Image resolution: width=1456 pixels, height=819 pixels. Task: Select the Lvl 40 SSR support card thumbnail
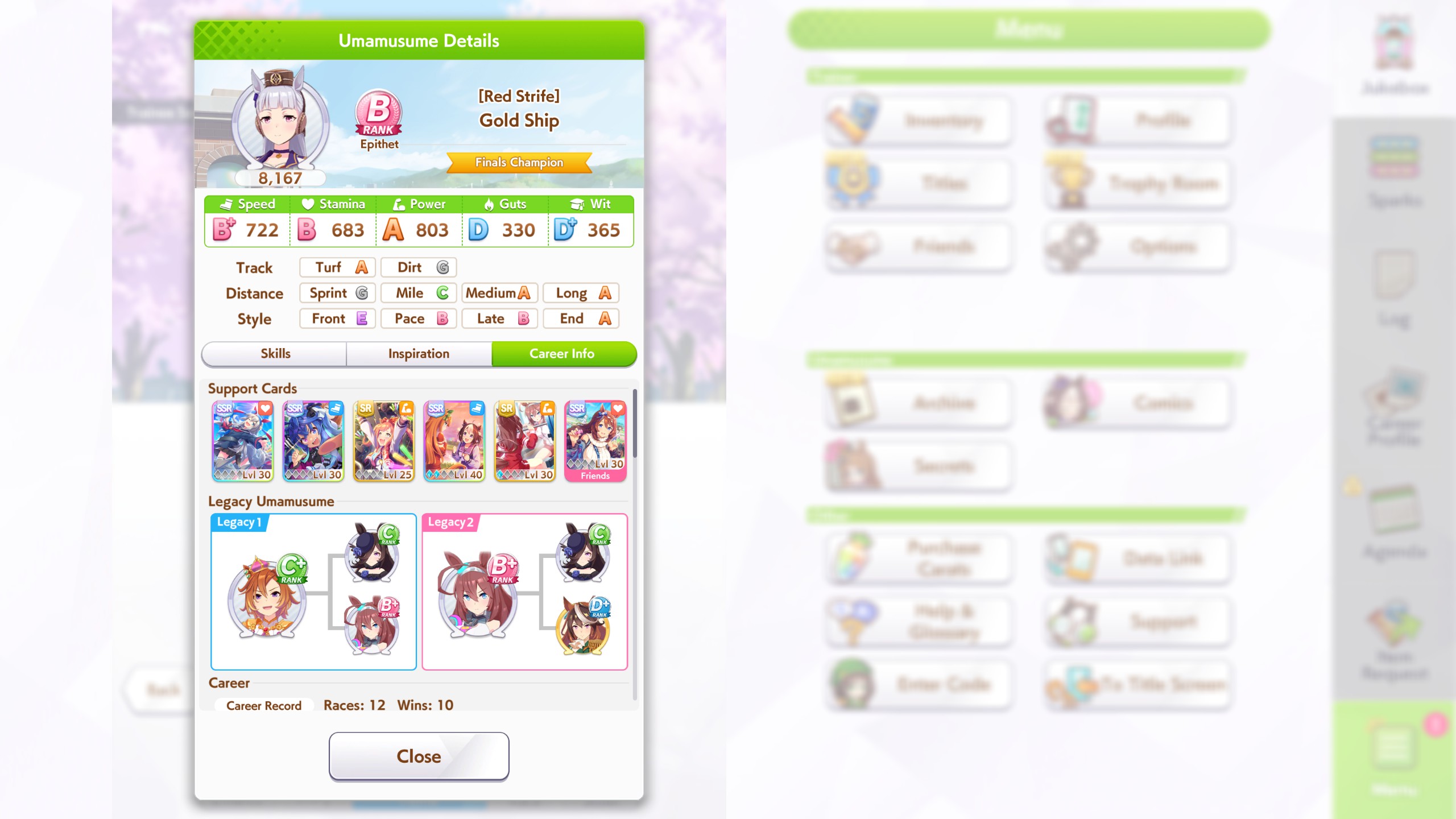tap(453, 441)
